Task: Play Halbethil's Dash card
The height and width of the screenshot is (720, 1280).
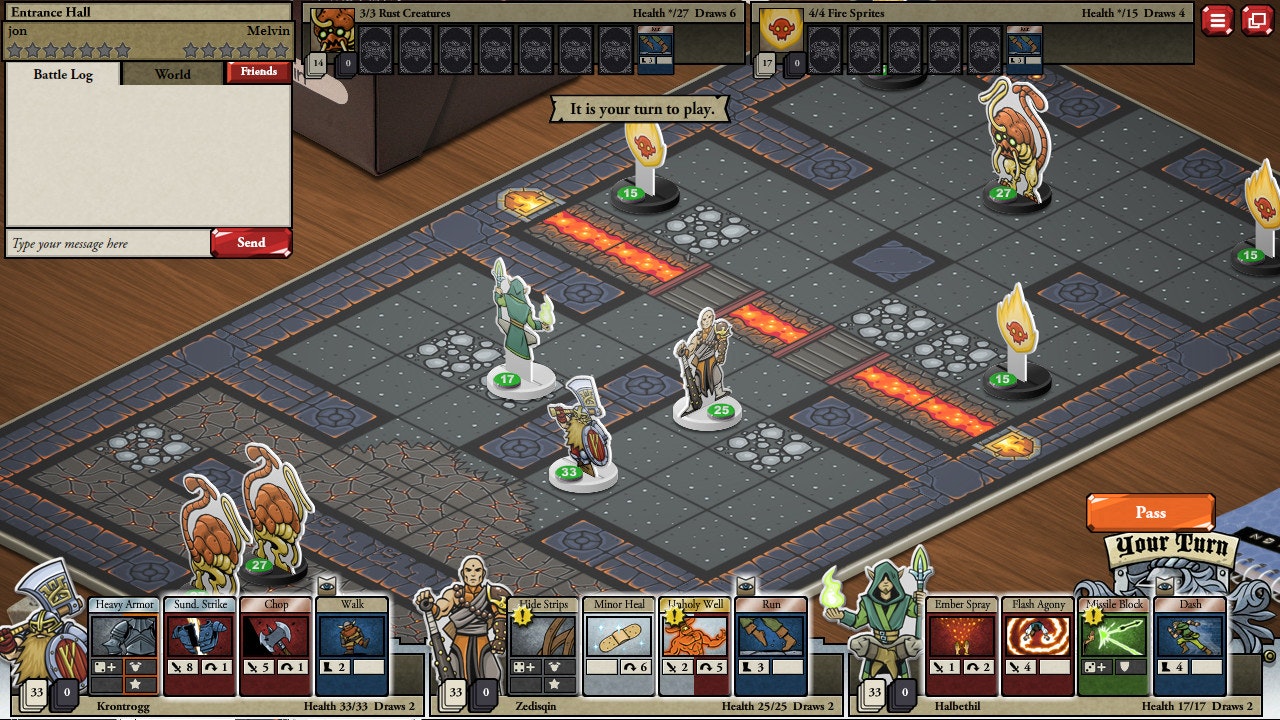Action: coord(1190,645)
